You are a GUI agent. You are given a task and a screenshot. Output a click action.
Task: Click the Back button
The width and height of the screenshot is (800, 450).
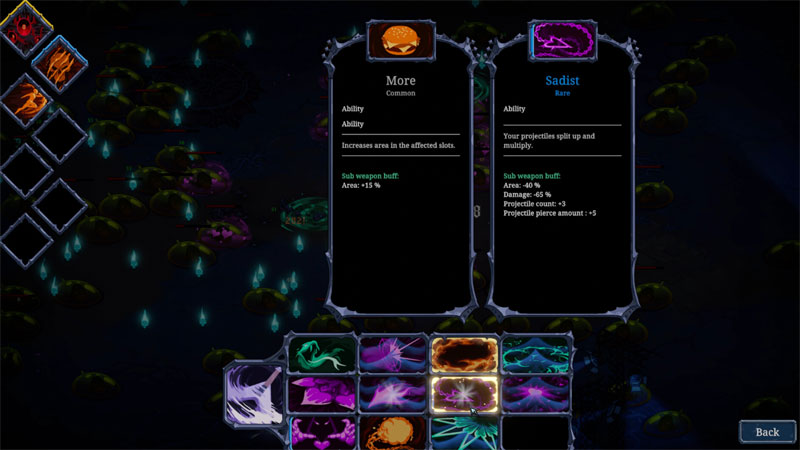(x=767, y=432)
